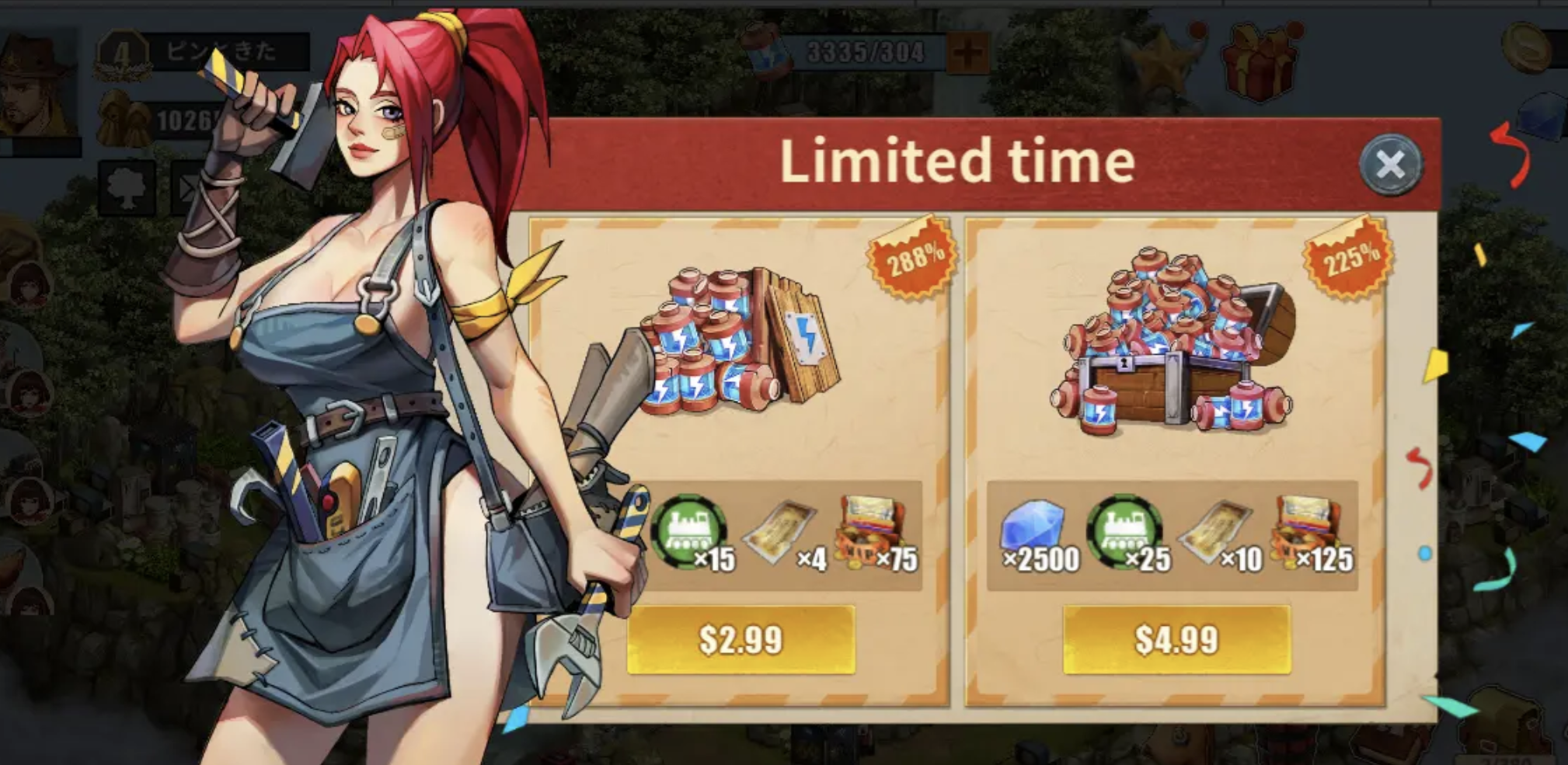Close the Limited time offer window
Image resolution: width=1568 pixels, height=765 pixels.
click(1392, 163)
